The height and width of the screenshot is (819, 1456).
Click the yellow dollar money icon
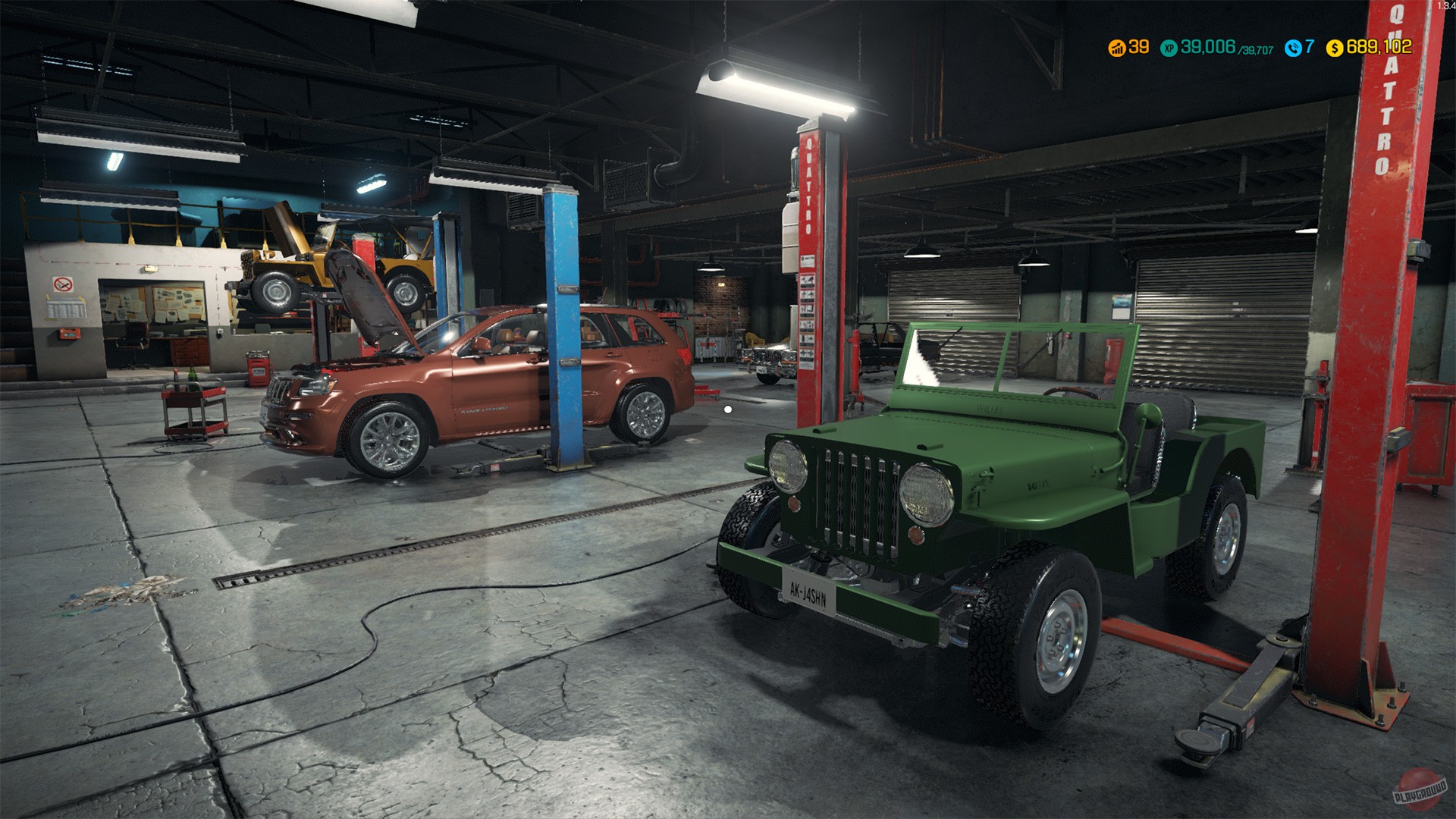[1335, 47]
